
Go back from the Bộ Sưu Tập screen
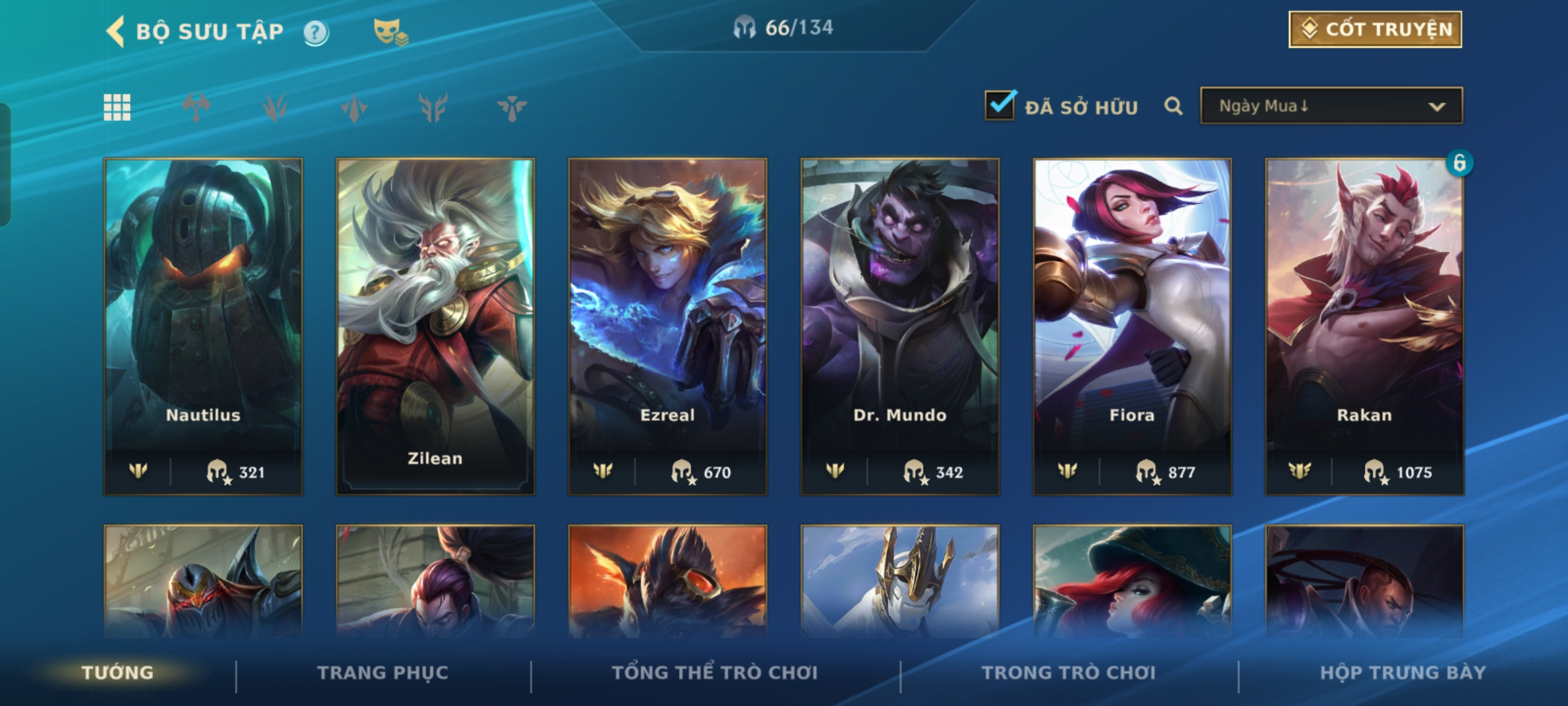point(116,31)
